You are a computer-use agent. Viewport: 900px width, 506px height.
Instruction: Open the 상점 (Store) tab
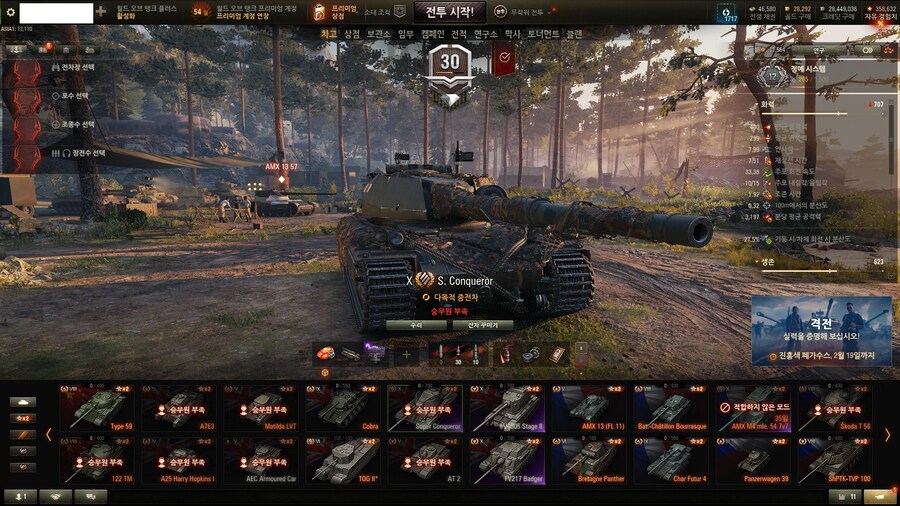coord(352,34)
